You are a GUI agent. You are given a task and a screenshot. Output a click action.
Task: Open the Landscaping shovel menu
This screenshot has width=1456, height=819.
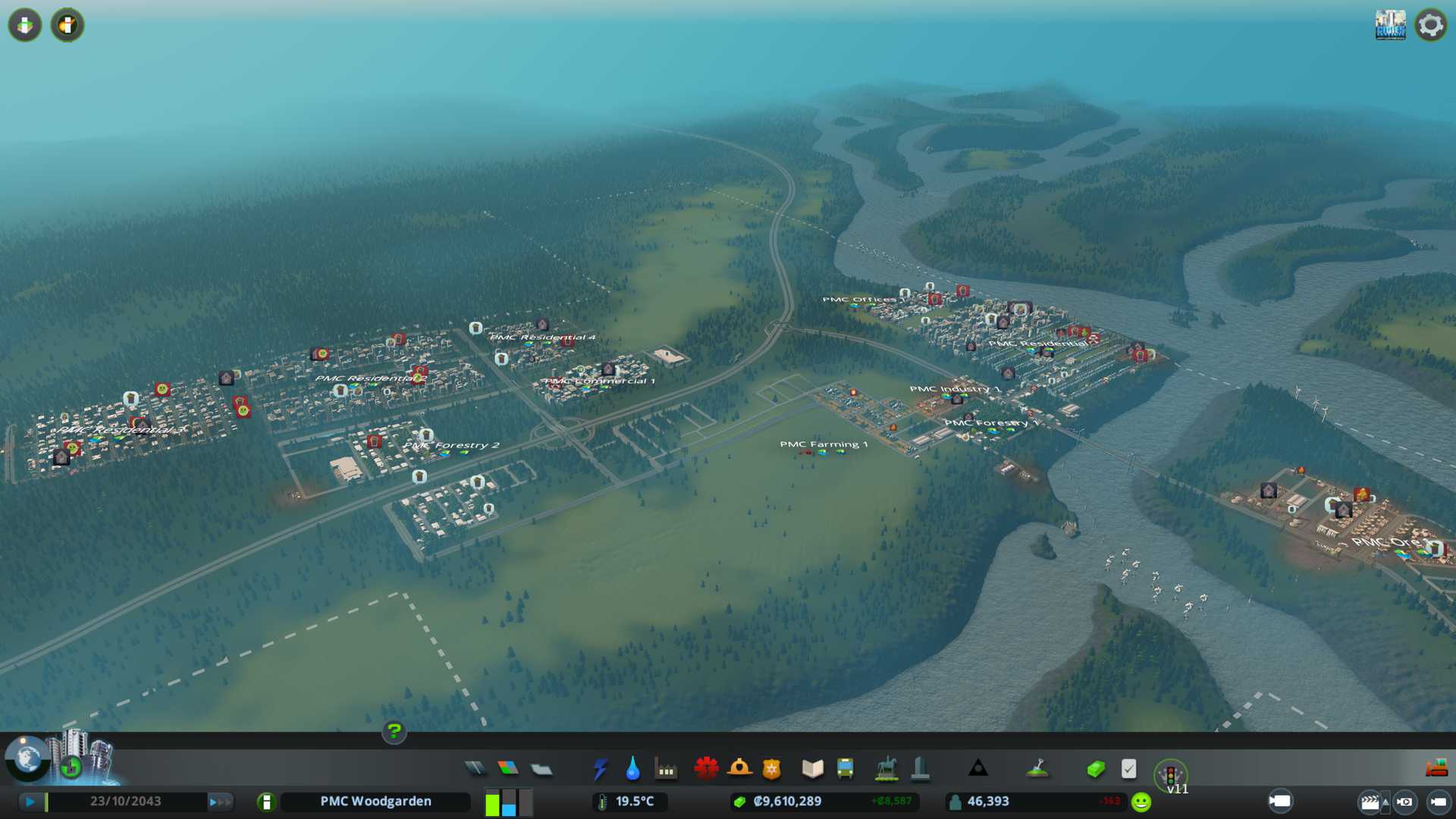pos(1037,769)
